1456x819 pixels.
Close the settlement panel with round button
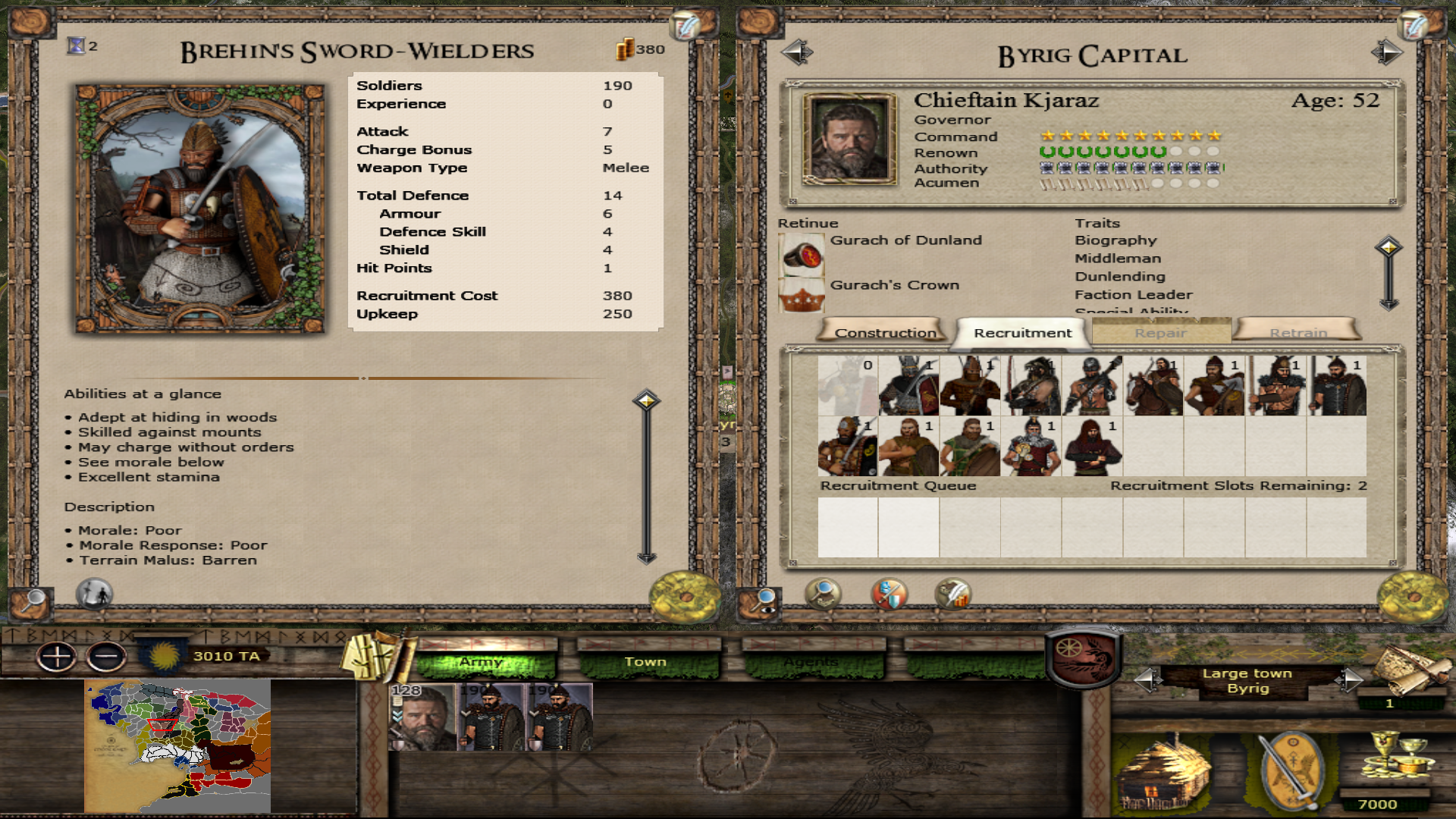(x=1412, y=598)
